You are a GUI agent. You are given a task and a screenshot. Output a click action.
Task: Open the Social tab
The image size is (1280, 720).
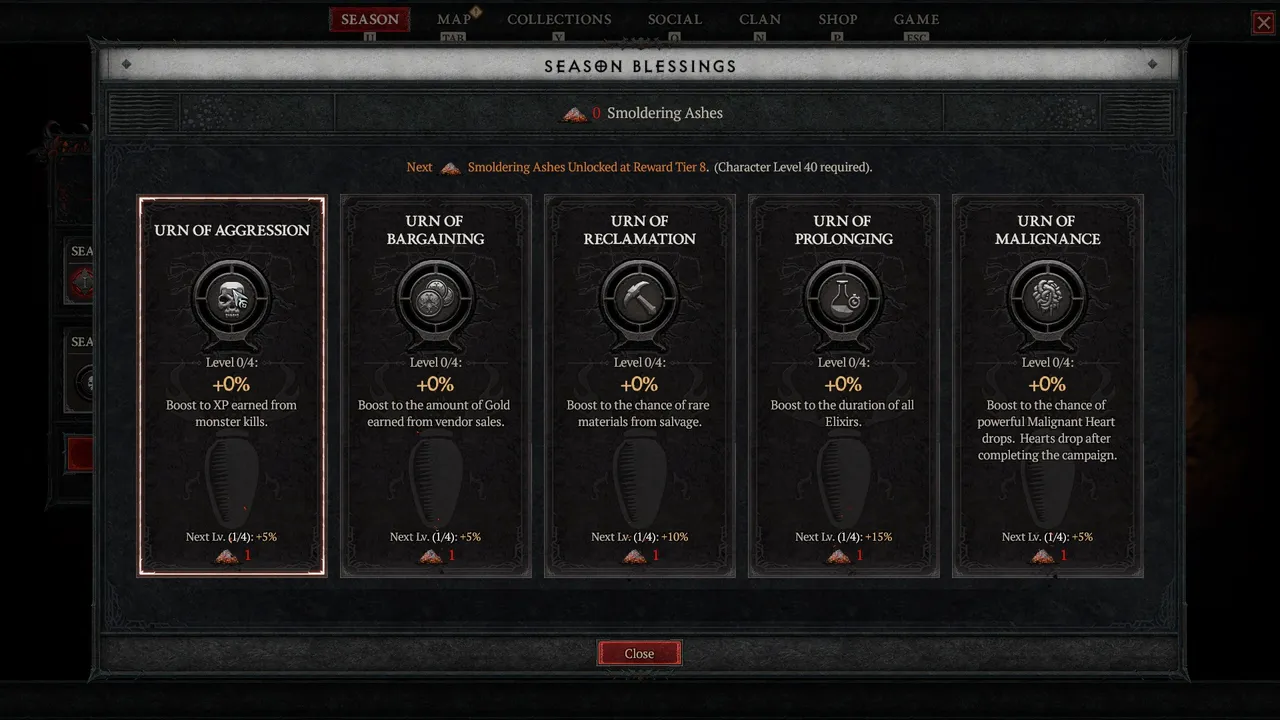[x=675, y=20]
